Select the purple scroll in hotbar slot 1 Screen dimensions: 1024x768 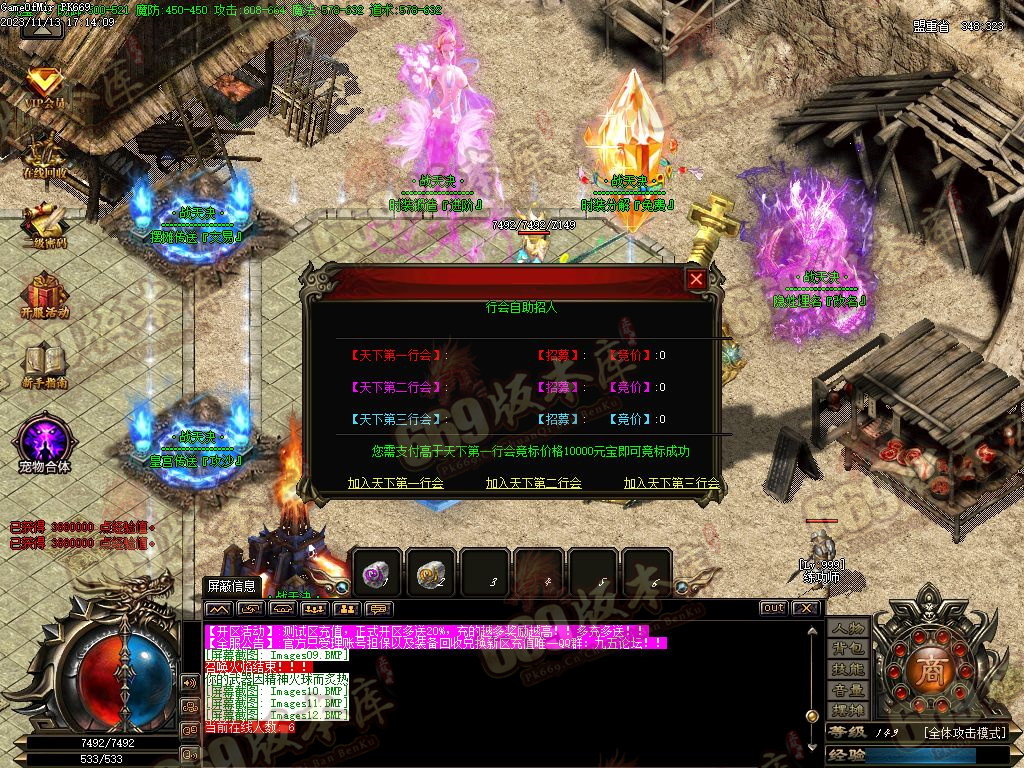click(377, 573)
